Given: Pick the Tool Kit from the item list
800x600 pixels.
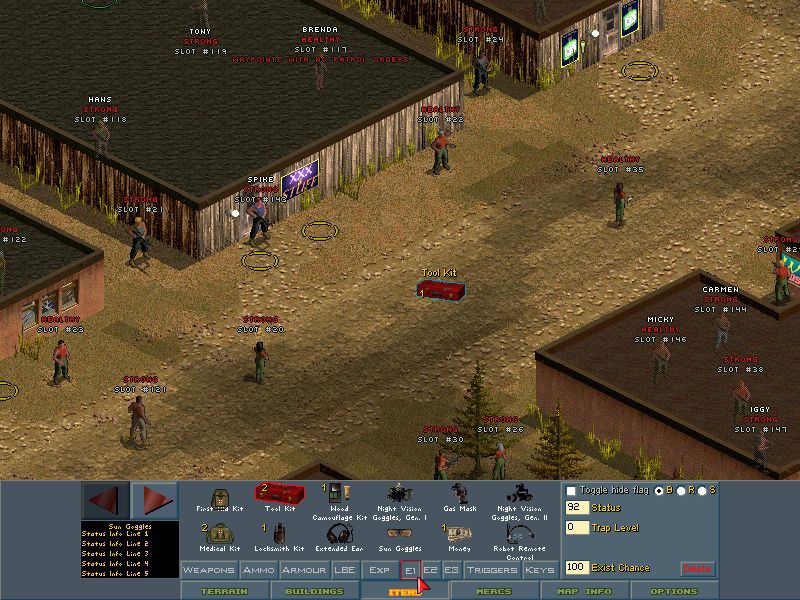Looking at the screenshot, I should click(279, 496).
